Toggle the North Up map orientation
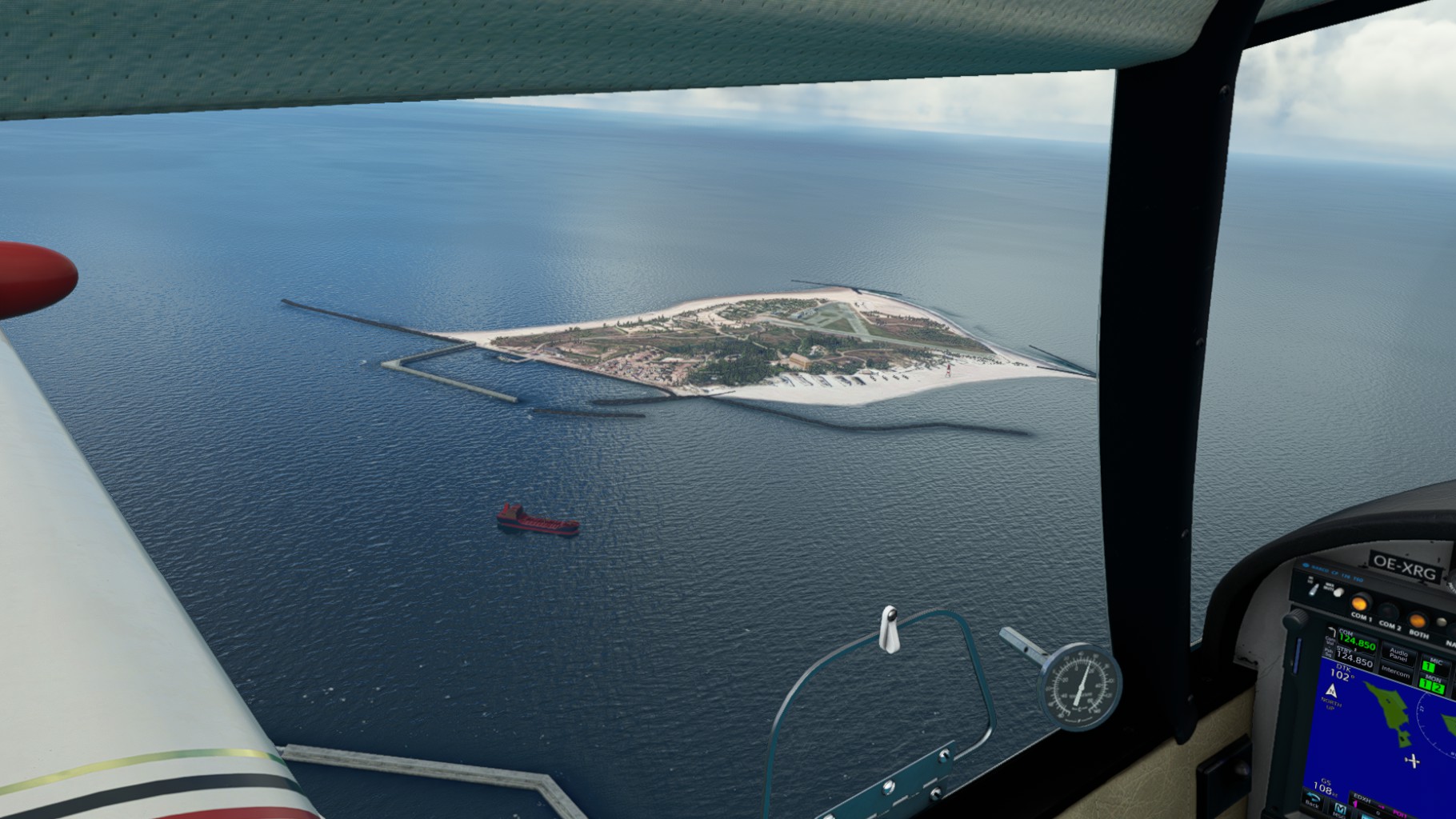Viewport: 1456px width, 819px height. 1331,694
